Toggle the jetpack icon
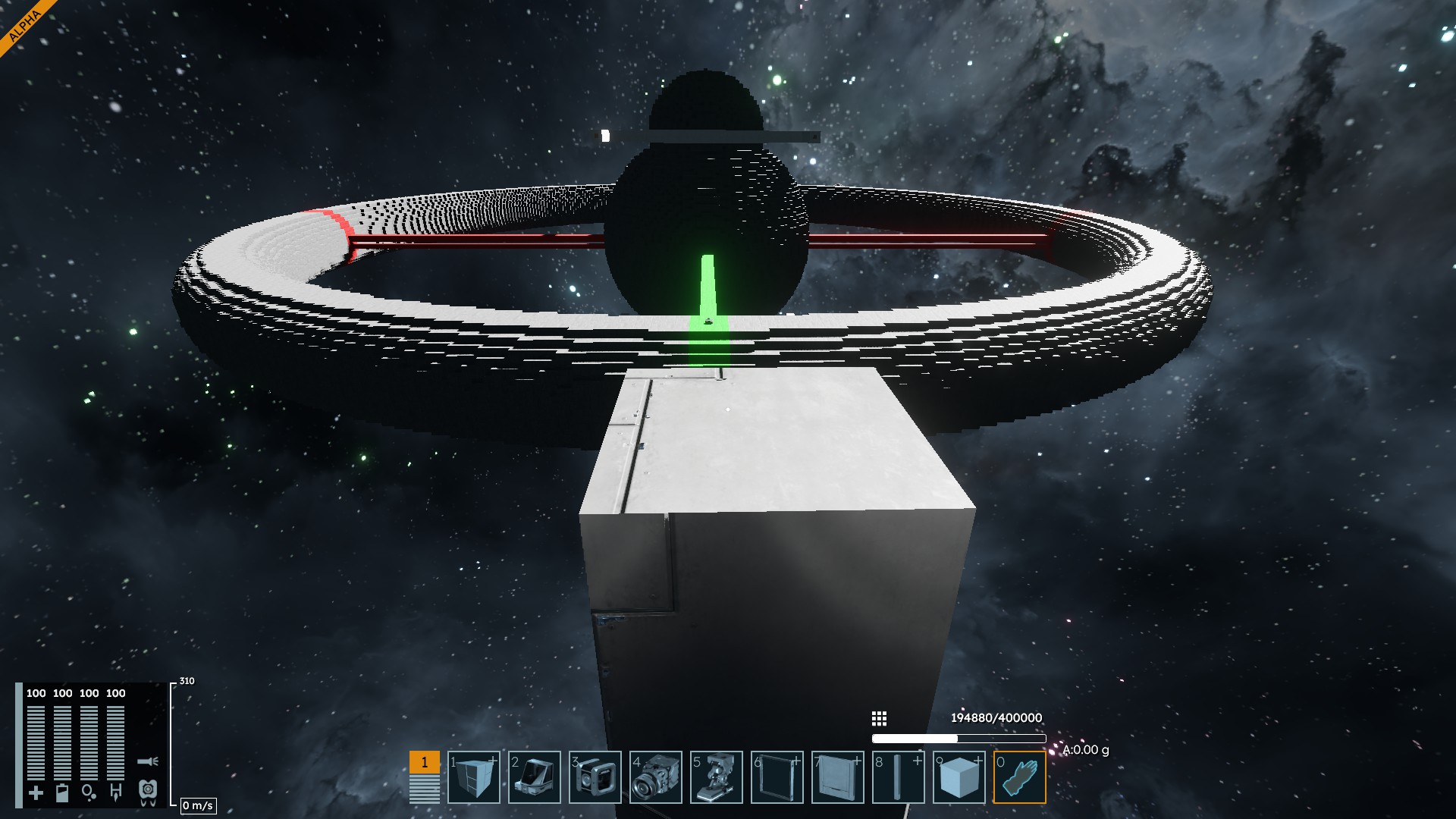The height and width of the screenshot is (819, 1456). (148, 792)
